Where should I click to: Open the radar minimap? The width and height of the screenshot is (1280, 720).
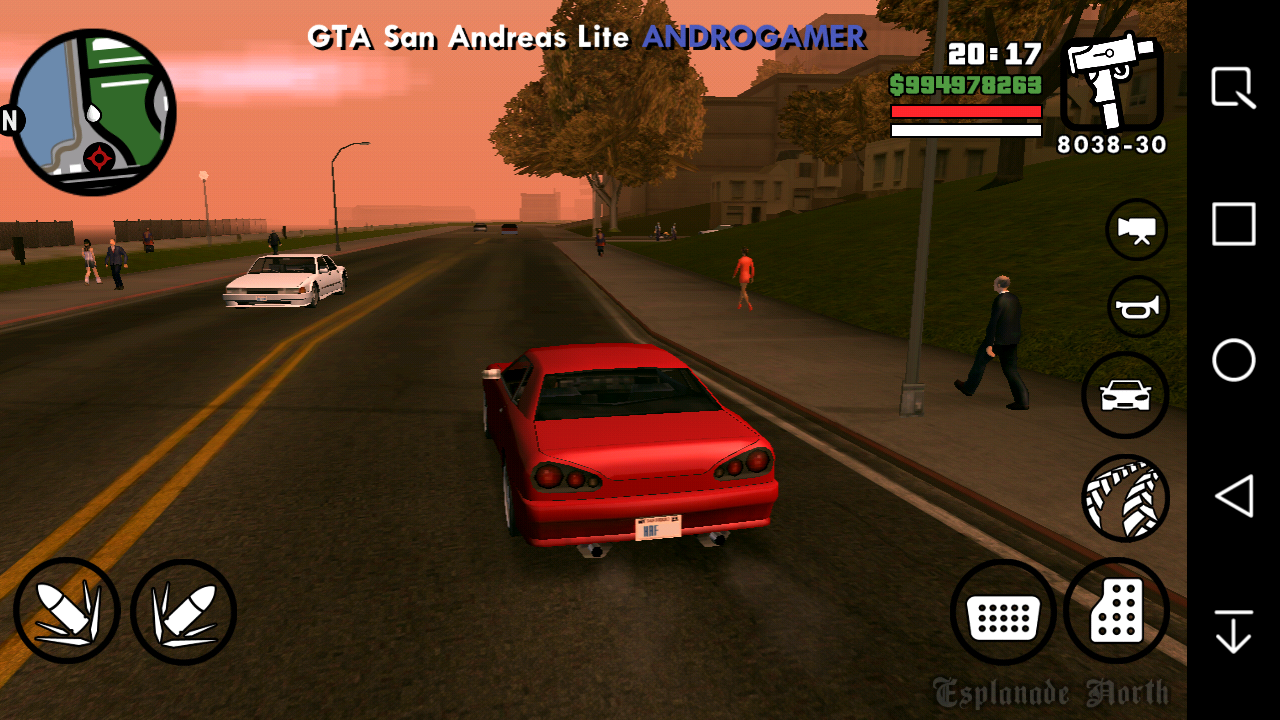(x=95, y=110)
